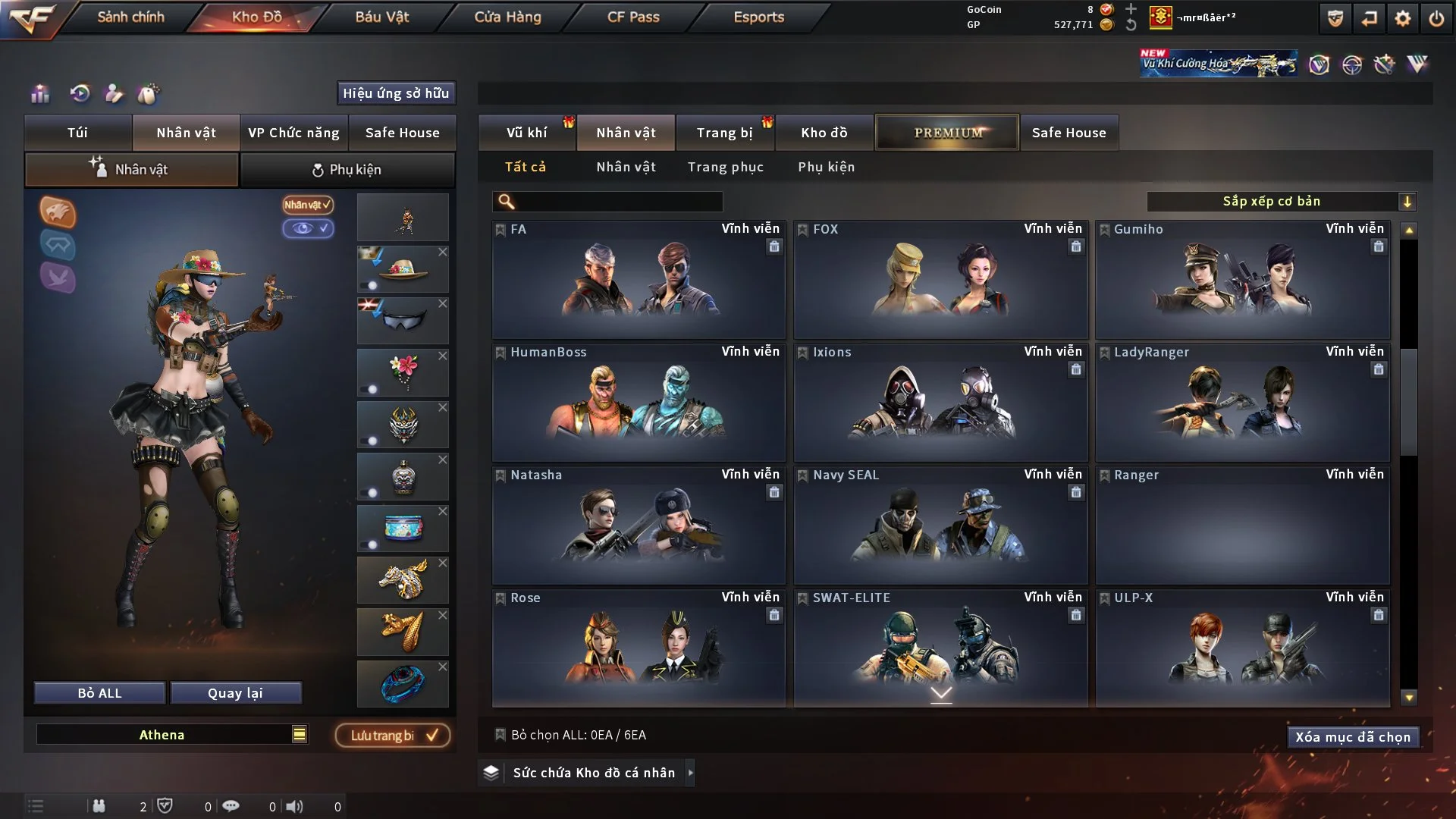This screenshot has width=1456, height=819.
Task: Click Xóa mục đã chọn button
Action: click(x=1353, y=736)
